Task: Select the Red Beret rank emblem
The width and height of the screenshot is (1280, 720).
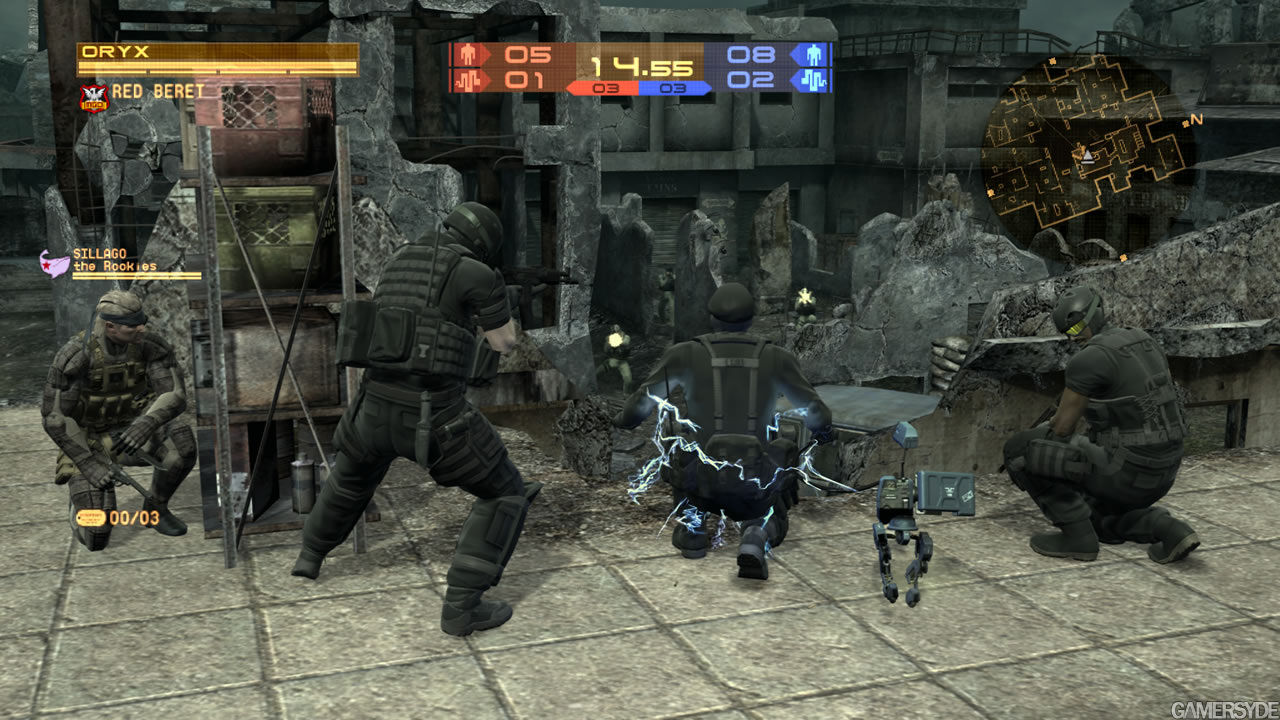Action: [x=92, y=96]
